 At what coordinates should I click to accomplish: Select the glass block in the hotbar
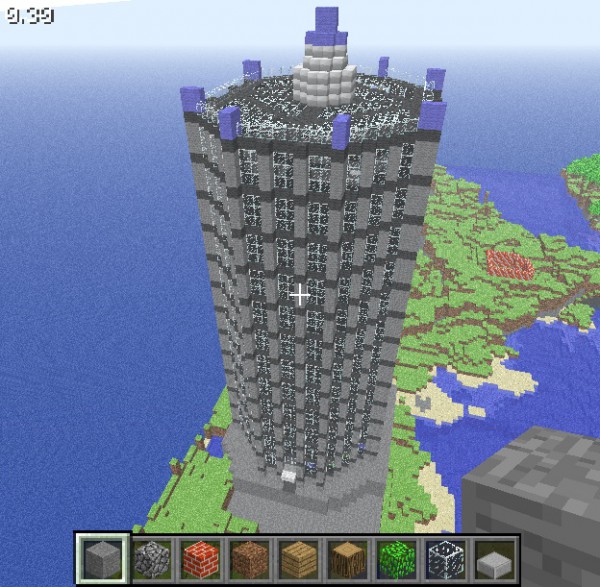click(x=444, y=558)
